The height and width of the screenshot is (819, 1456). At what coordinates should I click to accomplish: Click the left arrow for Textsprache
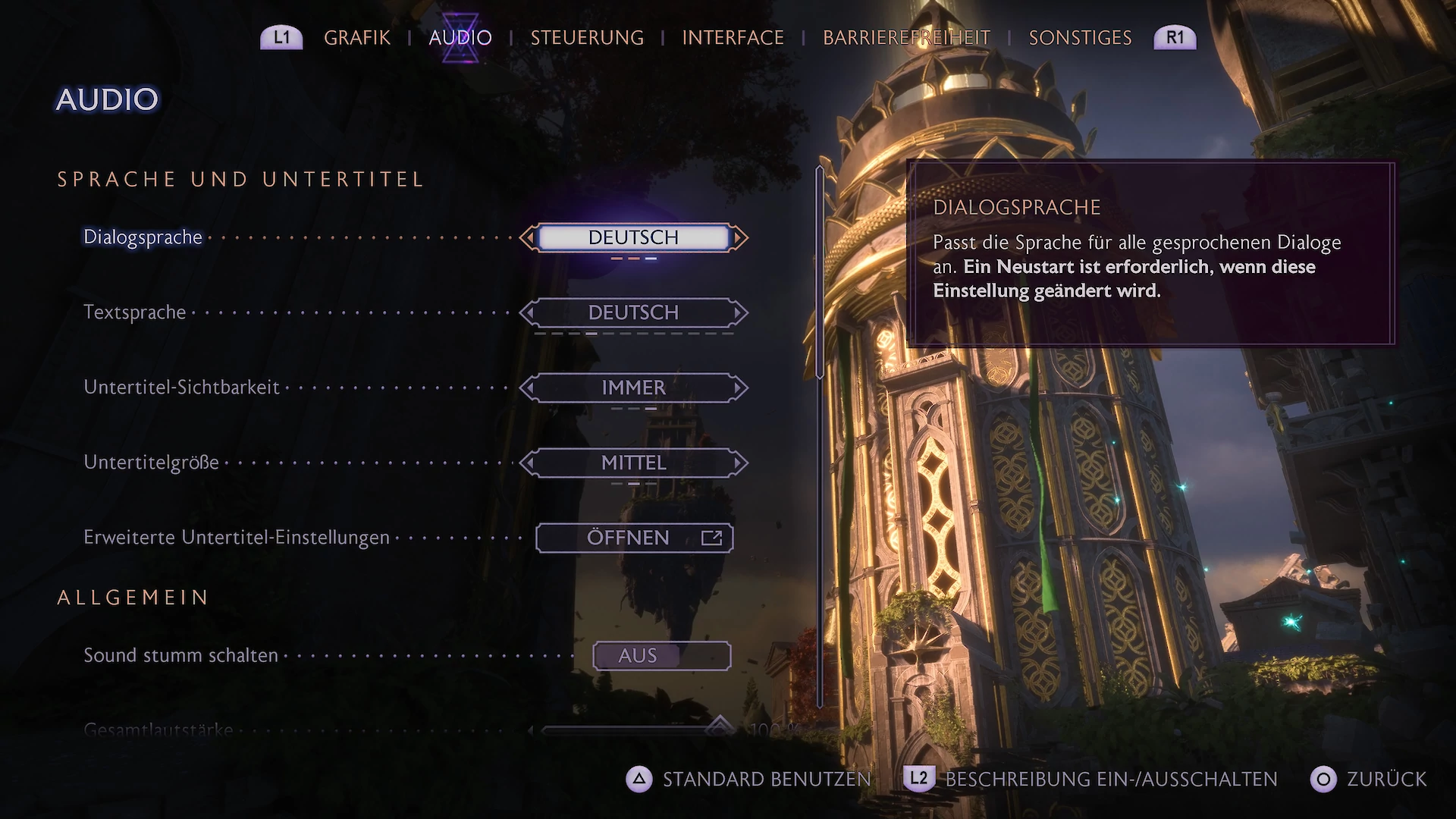pos(529,312)
